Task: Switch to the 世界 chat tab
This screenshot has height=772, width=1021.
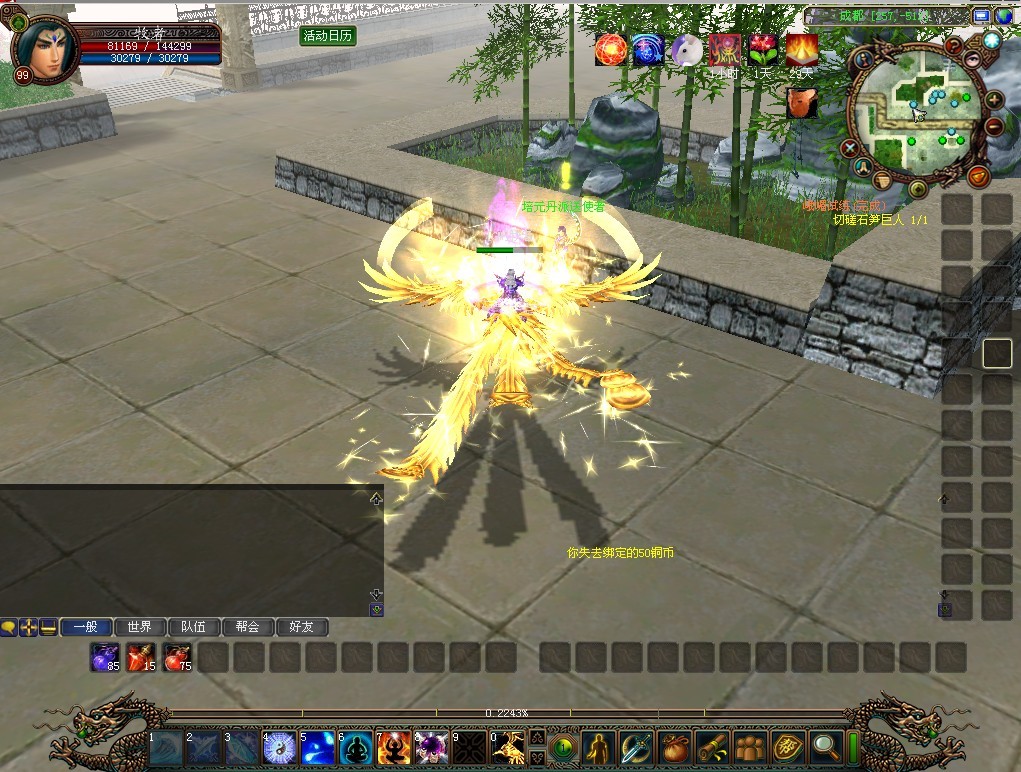Action: click(x=139, y=627)
